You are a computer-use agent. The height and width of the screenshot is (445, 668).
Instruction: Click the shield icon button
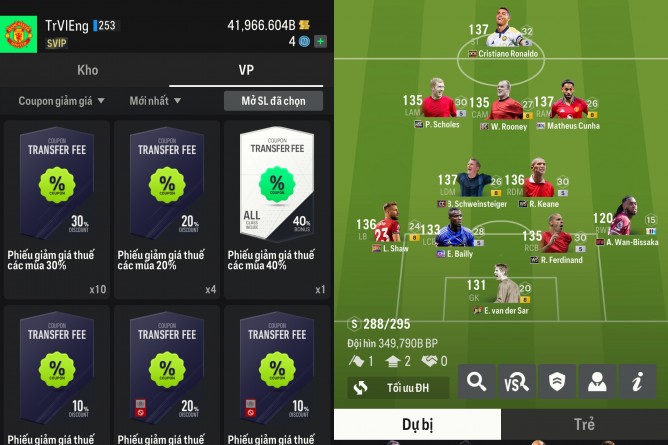(556, 381)
